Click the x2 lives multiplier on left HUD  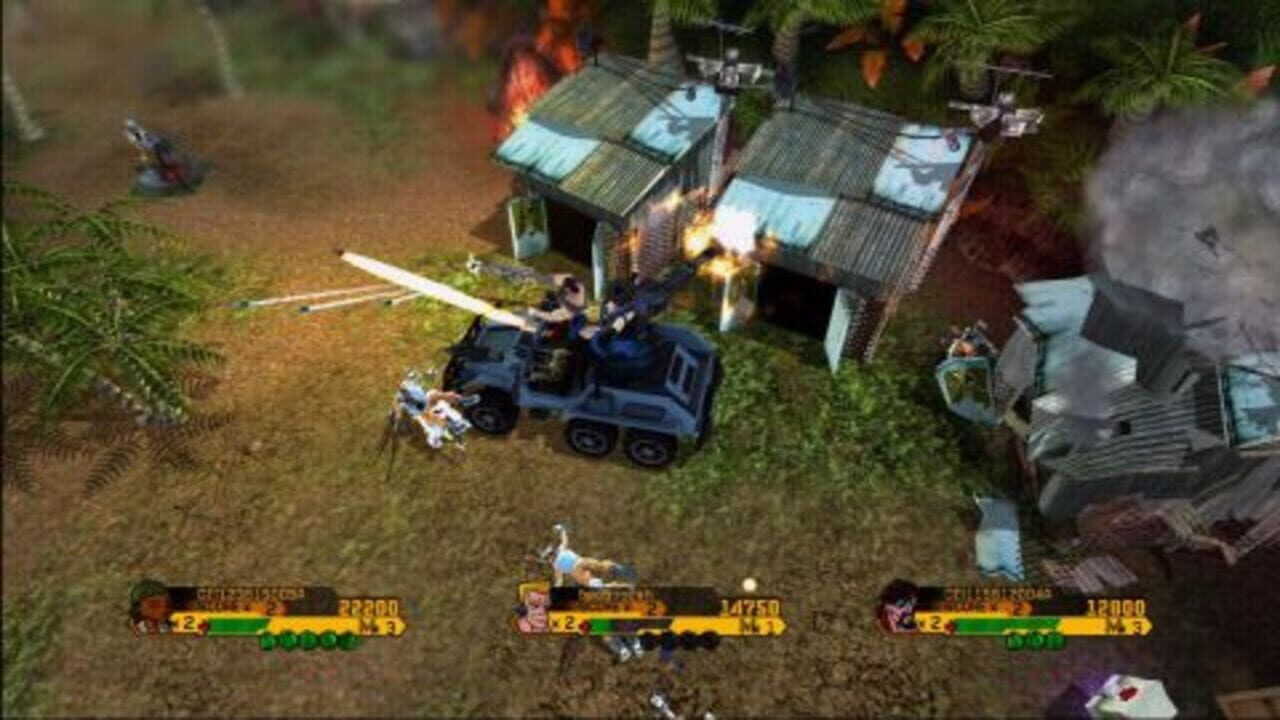point(184,622)
